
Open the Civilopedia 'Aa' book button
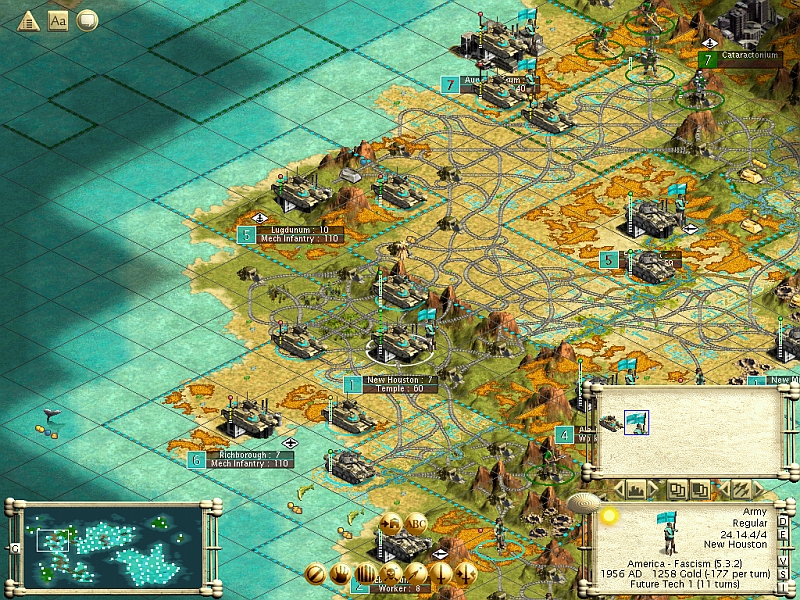click(57, 20)
